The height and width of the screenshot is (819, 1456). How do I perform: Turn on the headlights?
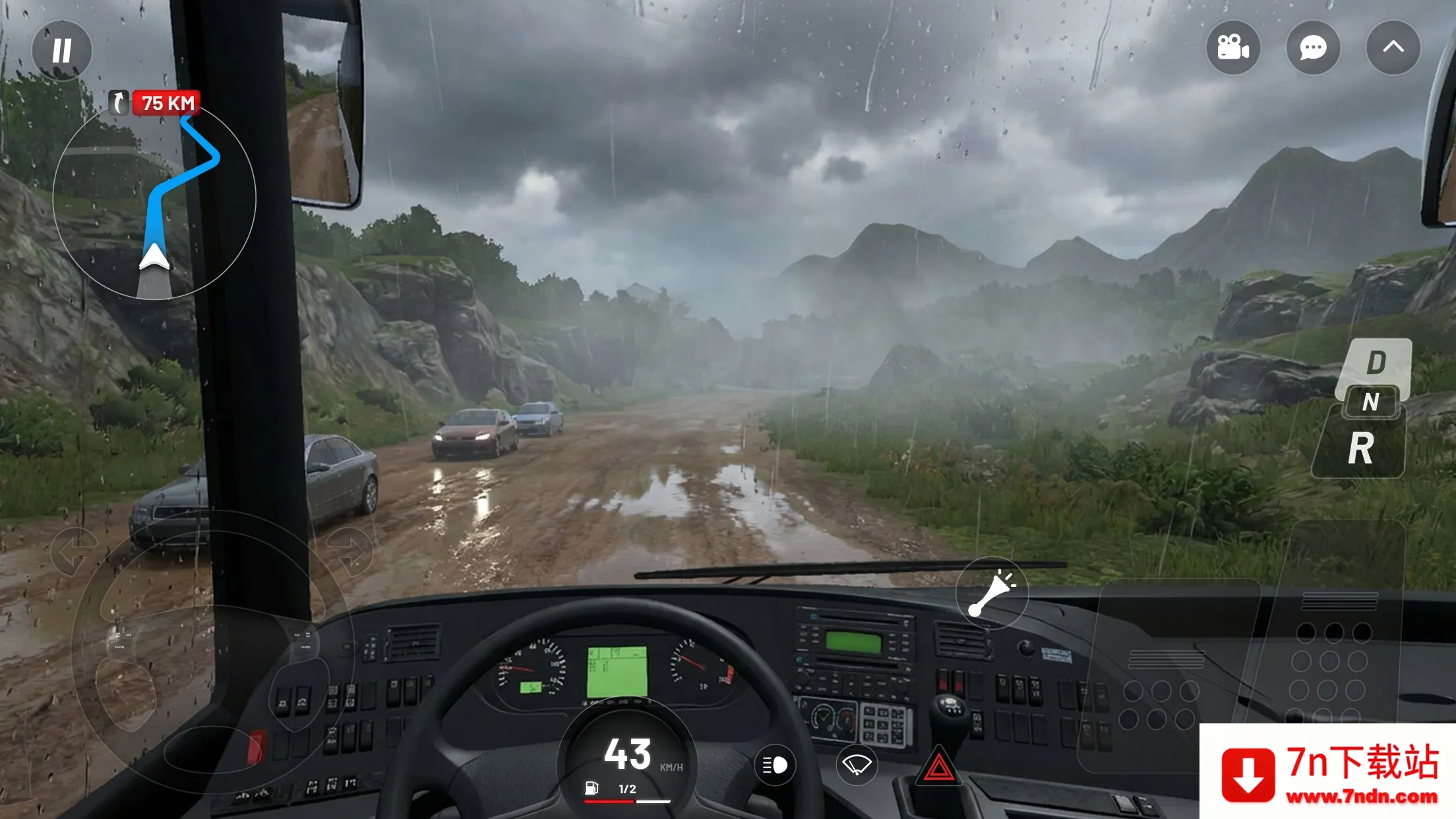[775, 765]
